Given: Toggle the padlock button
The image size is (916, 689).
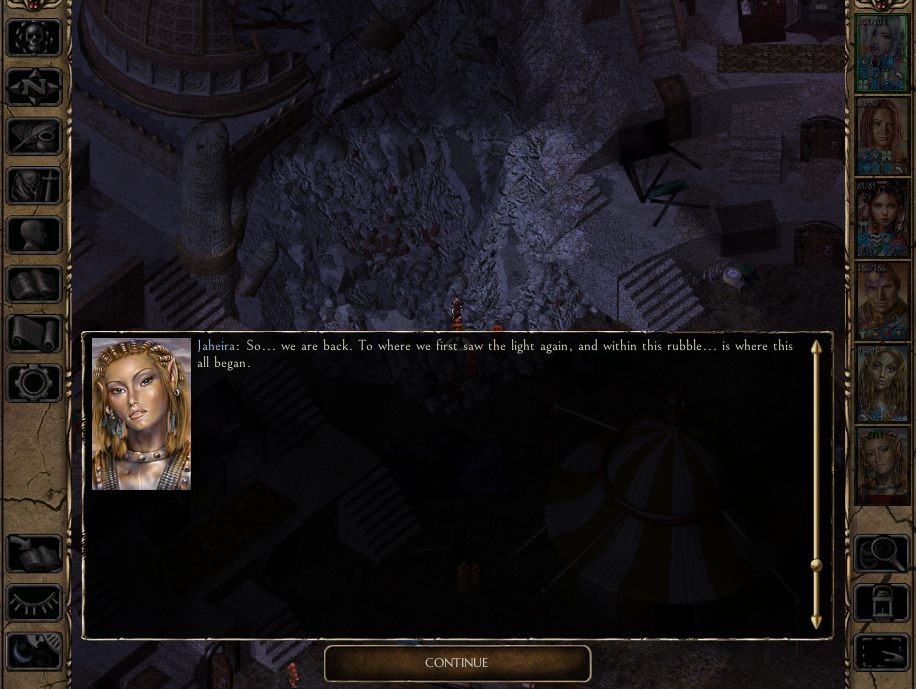Looking at the screenshot, I should point(881,602).
